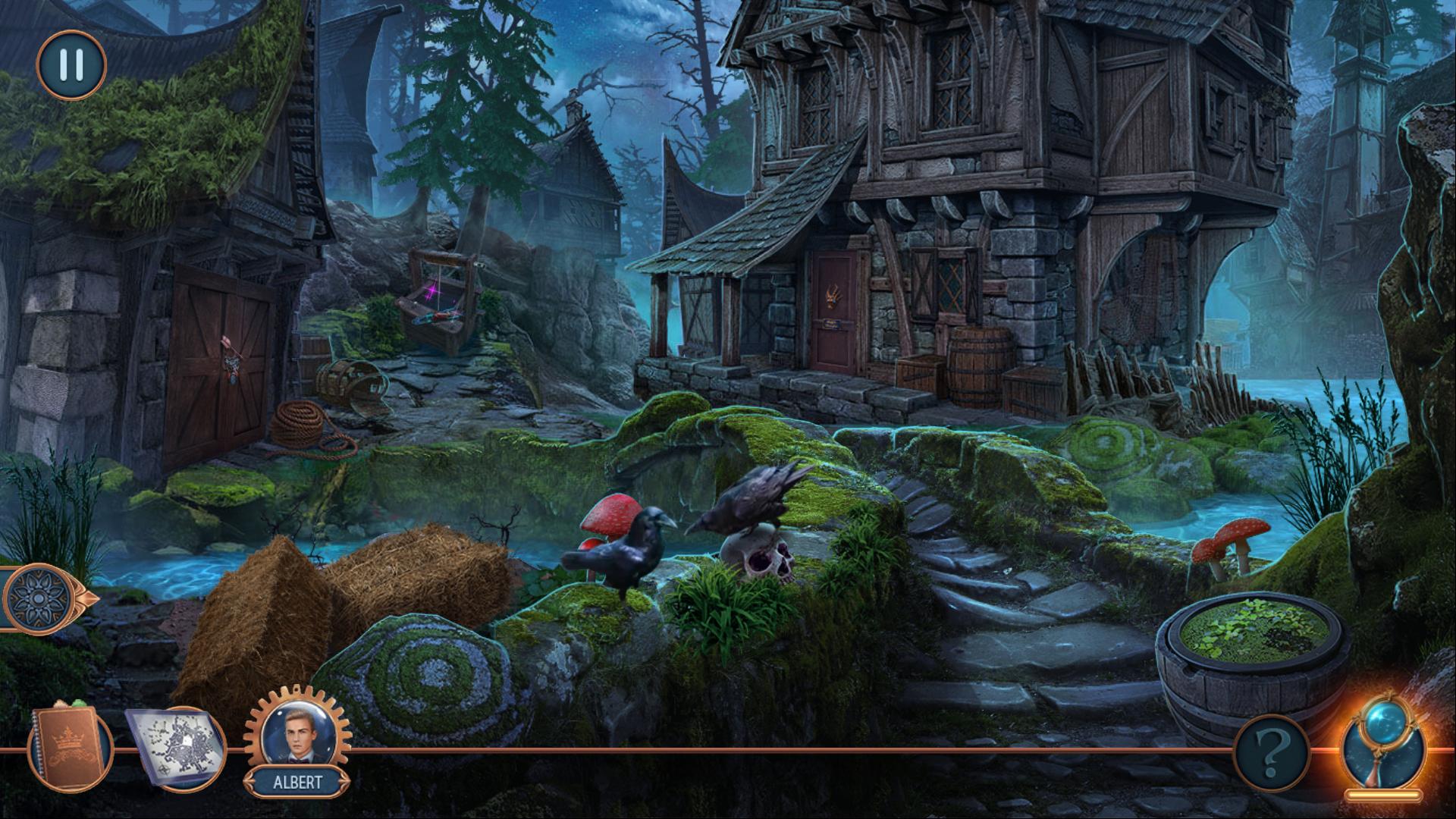Select the Albert character portrait
Screen dimensions: 1456x819
(x=297, y=736)
